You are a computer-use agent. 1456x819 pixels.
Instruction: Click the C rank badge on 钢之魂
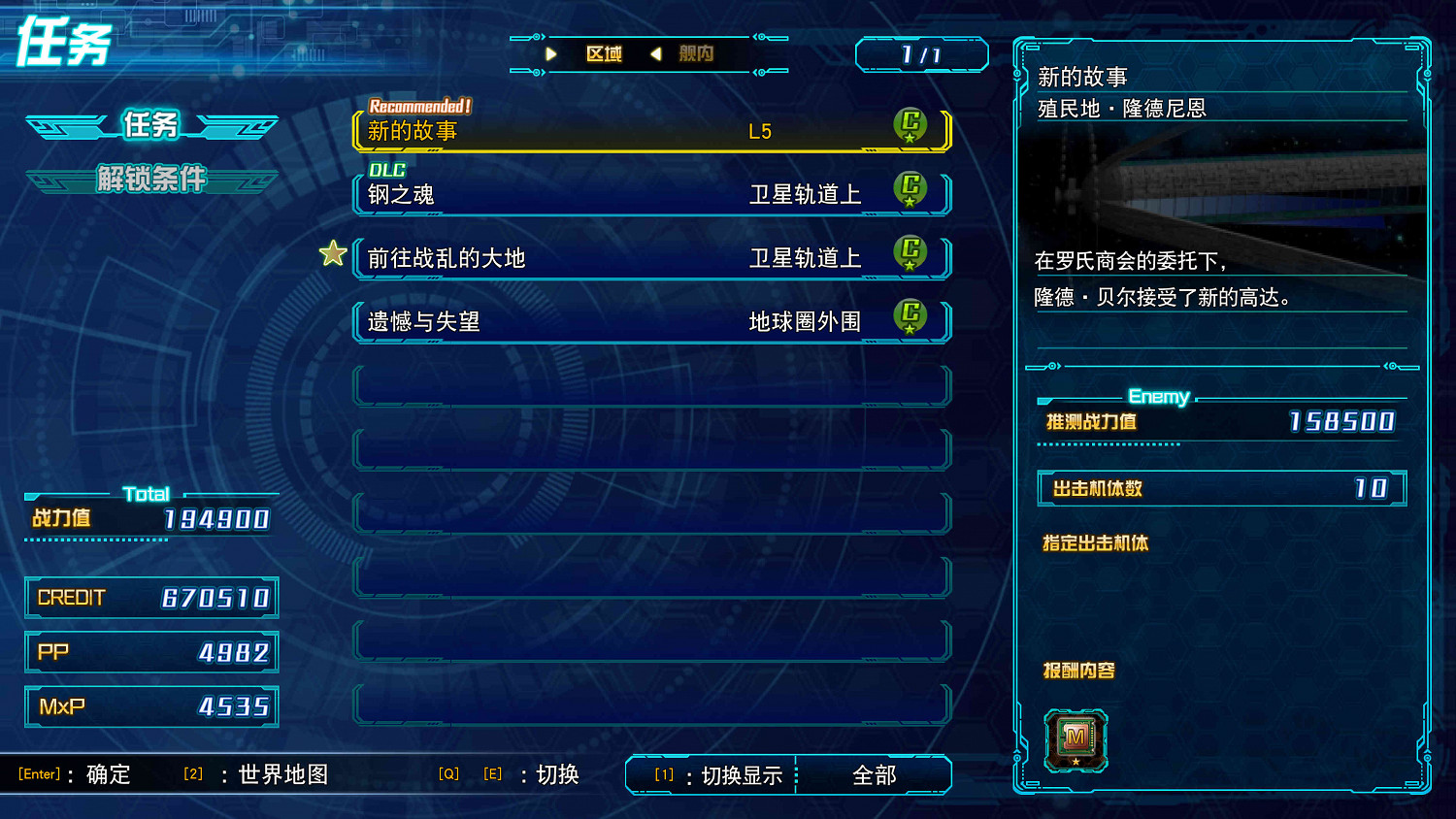click(x=910, y=190)
